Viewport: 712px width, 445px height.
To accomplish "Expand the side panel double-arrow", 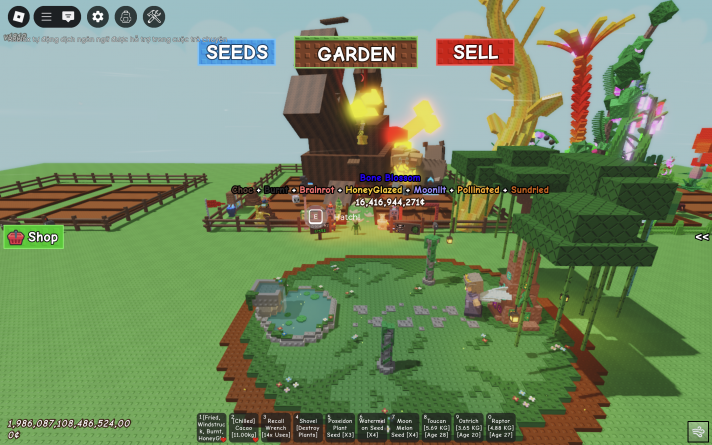I will click(702, 237).
